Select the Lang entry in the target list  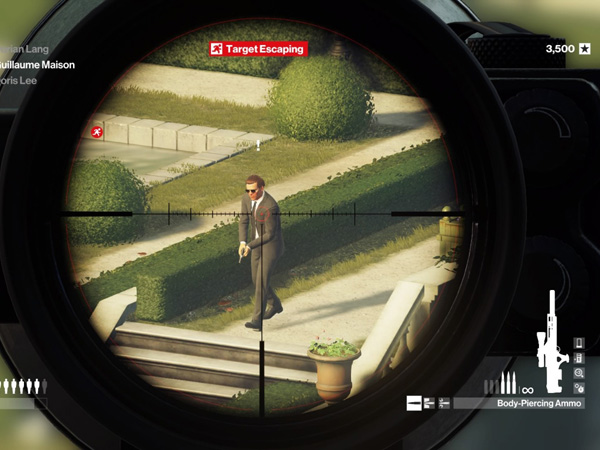24,48
